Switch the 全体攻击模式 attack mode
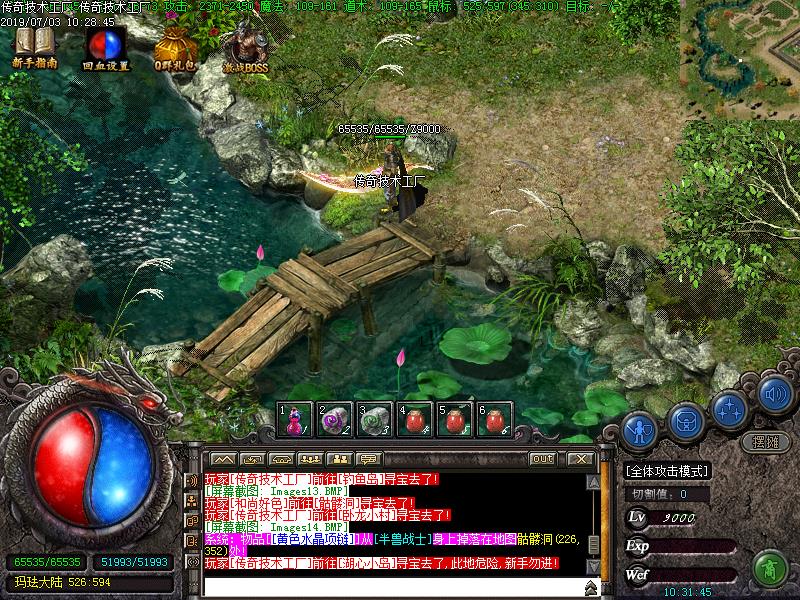The width and height of the screenshot is (800, 600). [667, 471]
